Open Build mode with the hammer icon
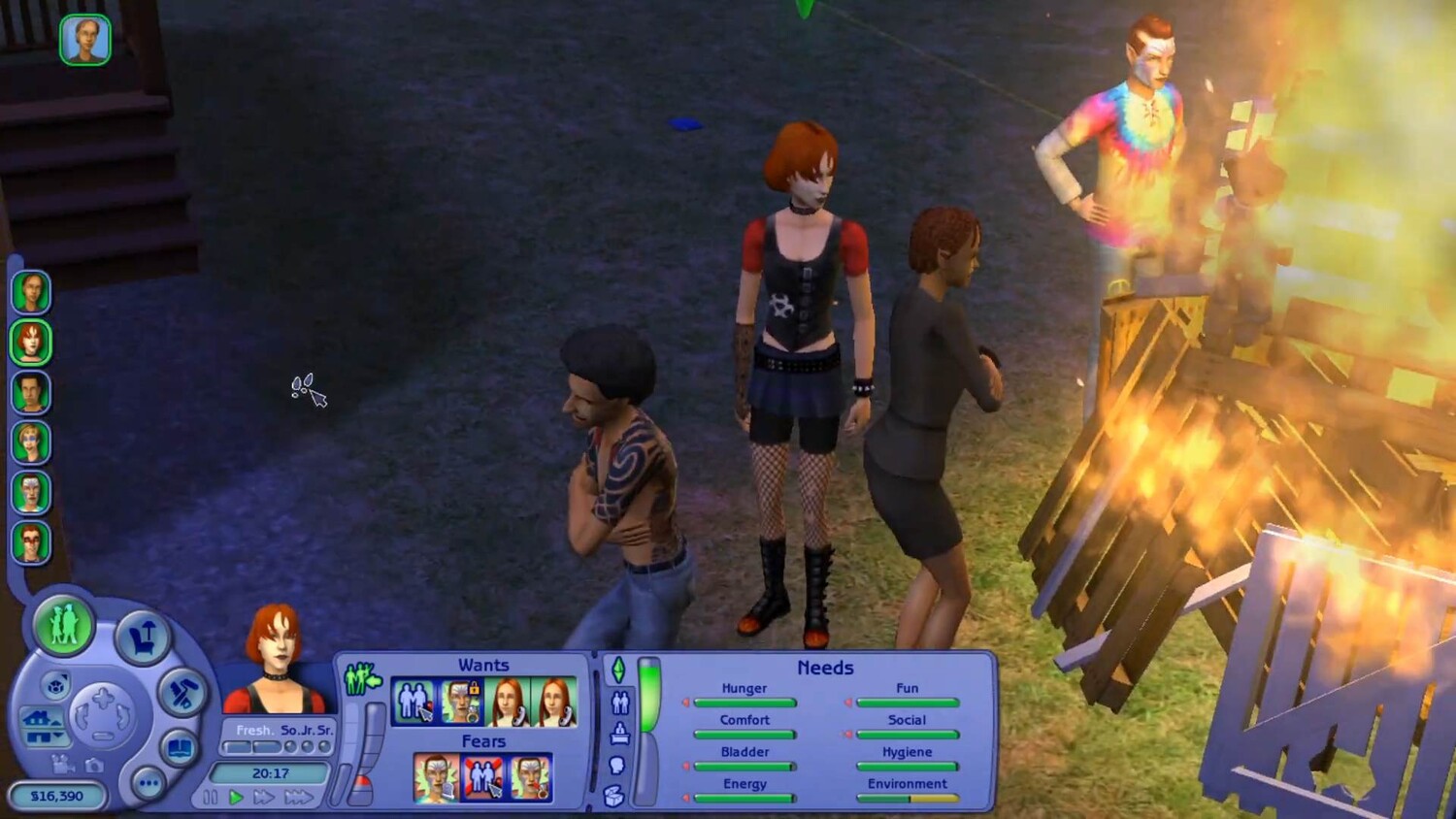Image resolution: width=1456 pixels, height=819 pixels. tap(182, 693)
